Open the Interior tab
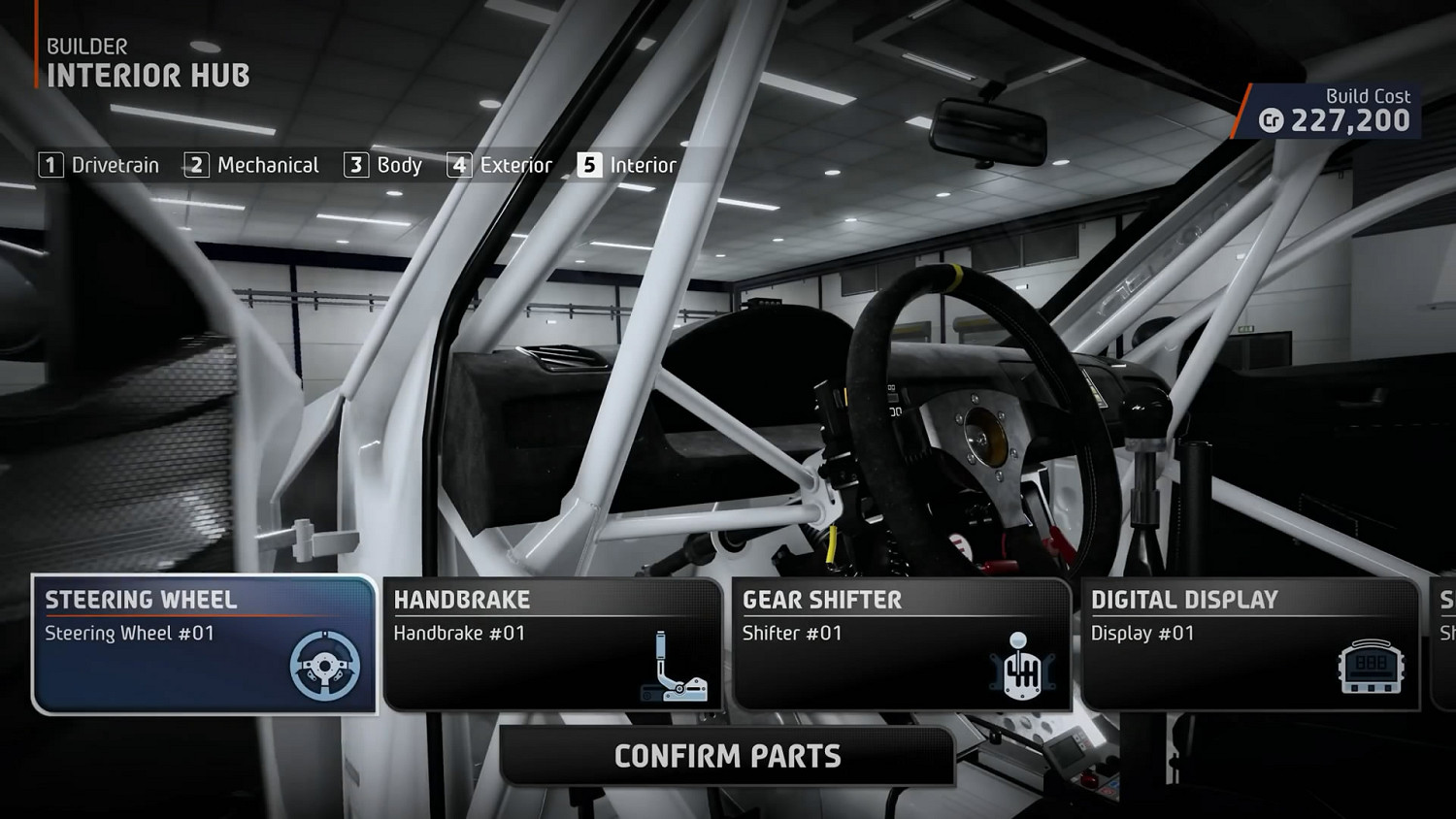Screen dimensions: 1456x819 642,165
